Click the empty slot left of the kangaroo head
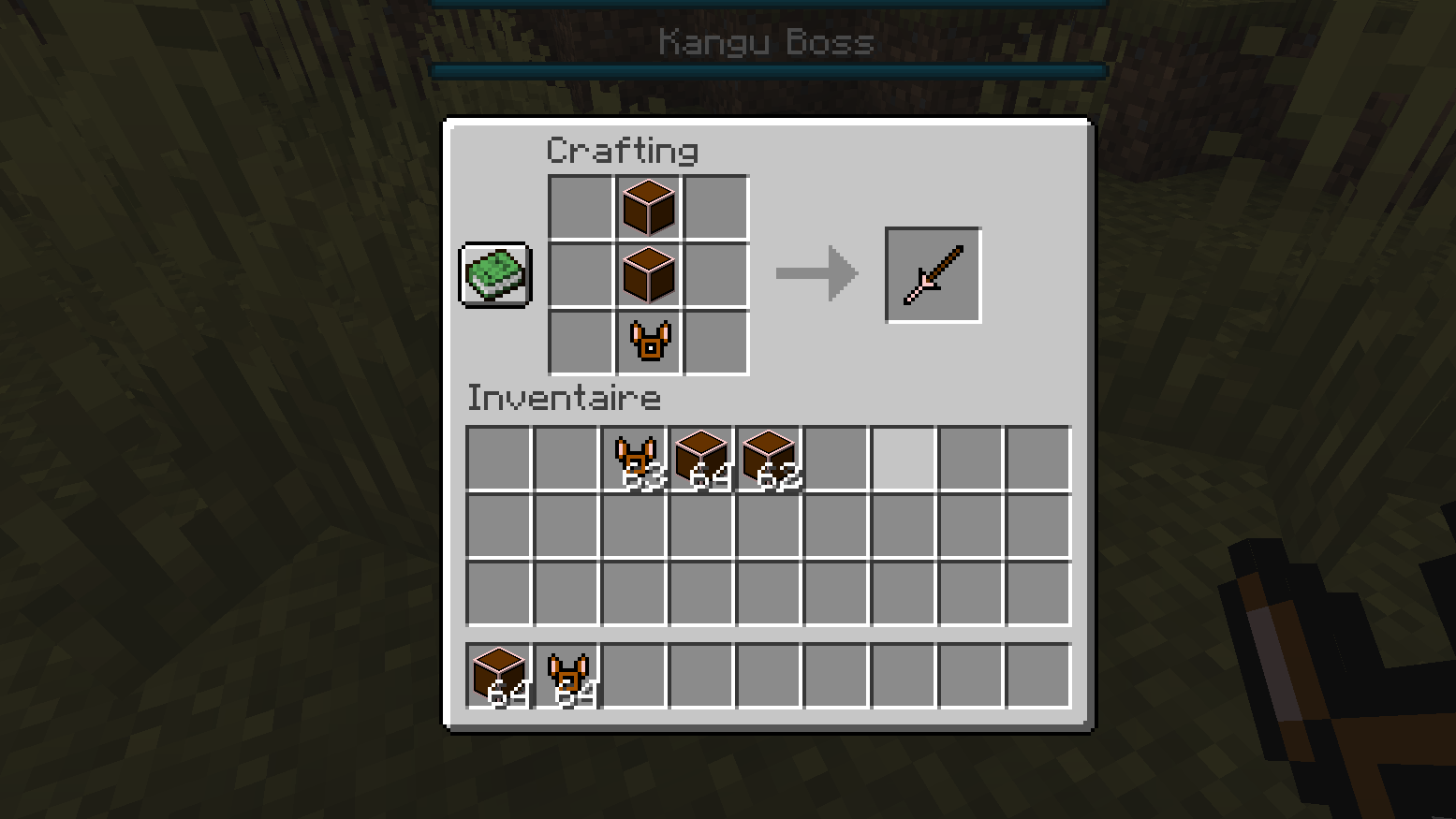The height and width of the screenshot is (819, 1456). 580,341
